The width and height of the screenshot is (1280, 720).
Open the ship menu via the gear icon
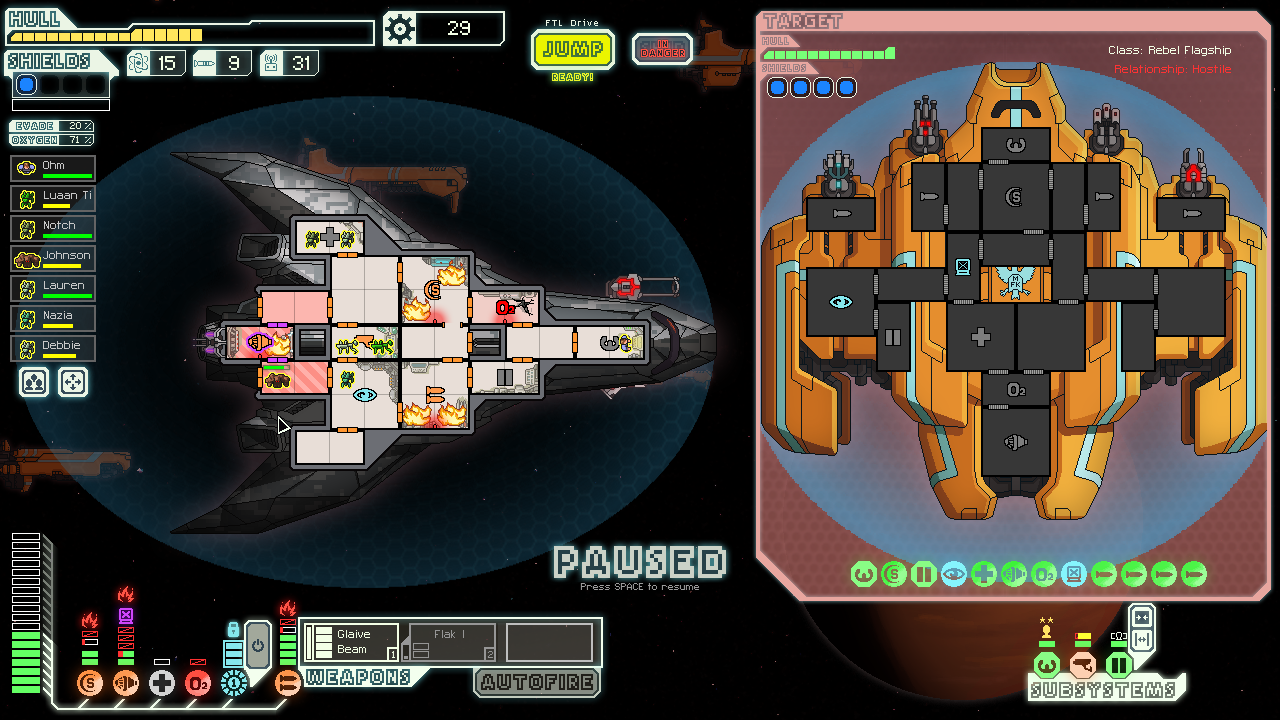click(x=400, y=29)
